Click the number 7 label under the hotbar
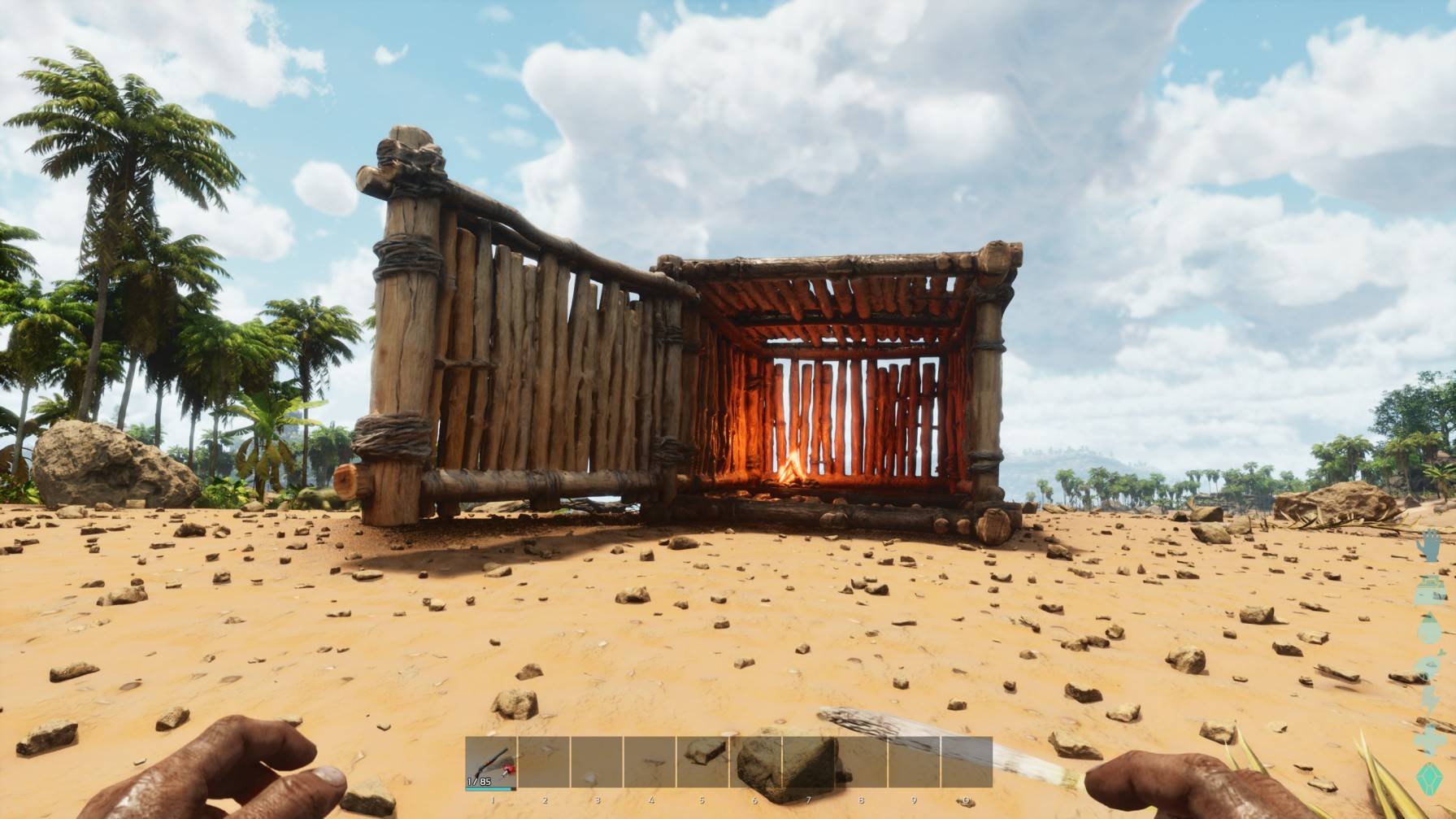The height and width of the screenshot is (819, 1456). (808, 799)
